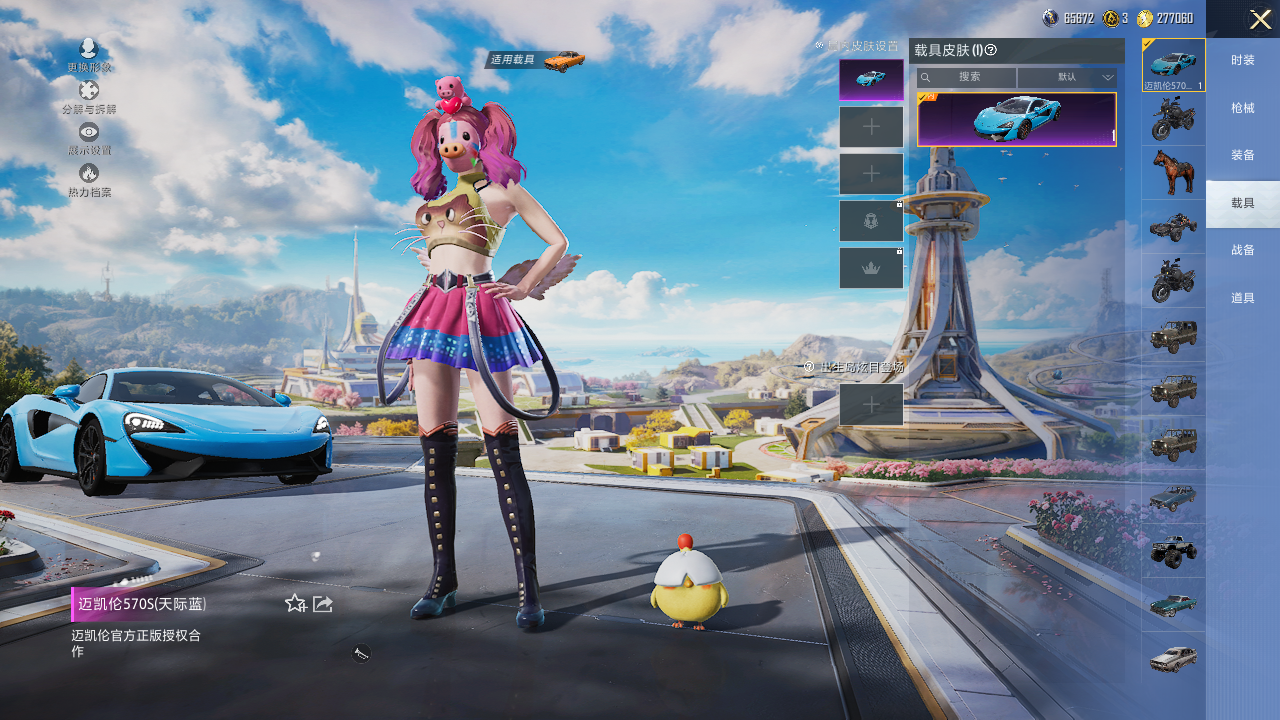Choose the brown horse in vehicle list
This screenshot has width=1280, height=720.
pyautogui.click(x=1173, y=172)
